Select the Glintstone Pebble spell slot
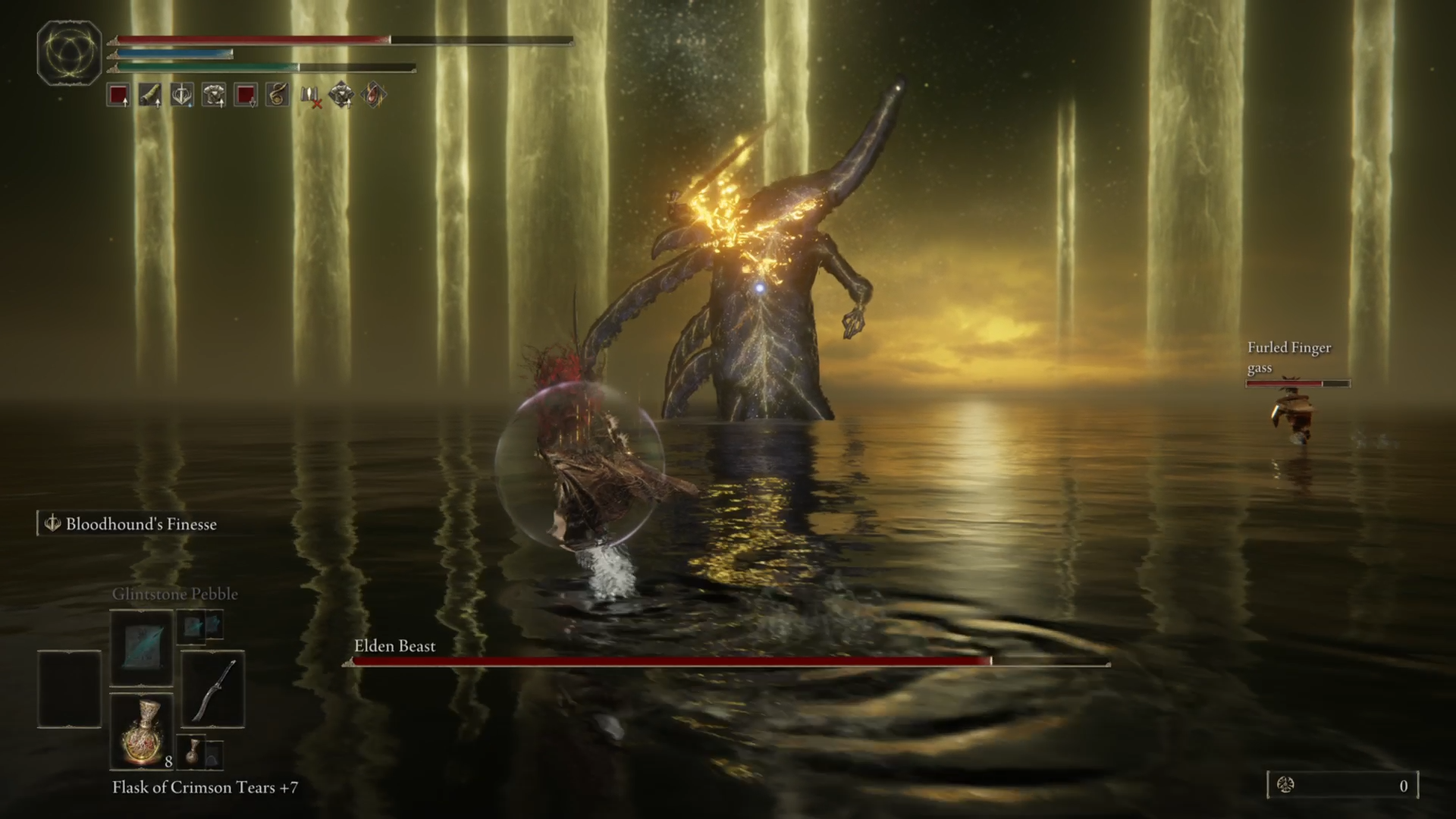The width and height of the screenshot is (1456, 819). point(142,648)
